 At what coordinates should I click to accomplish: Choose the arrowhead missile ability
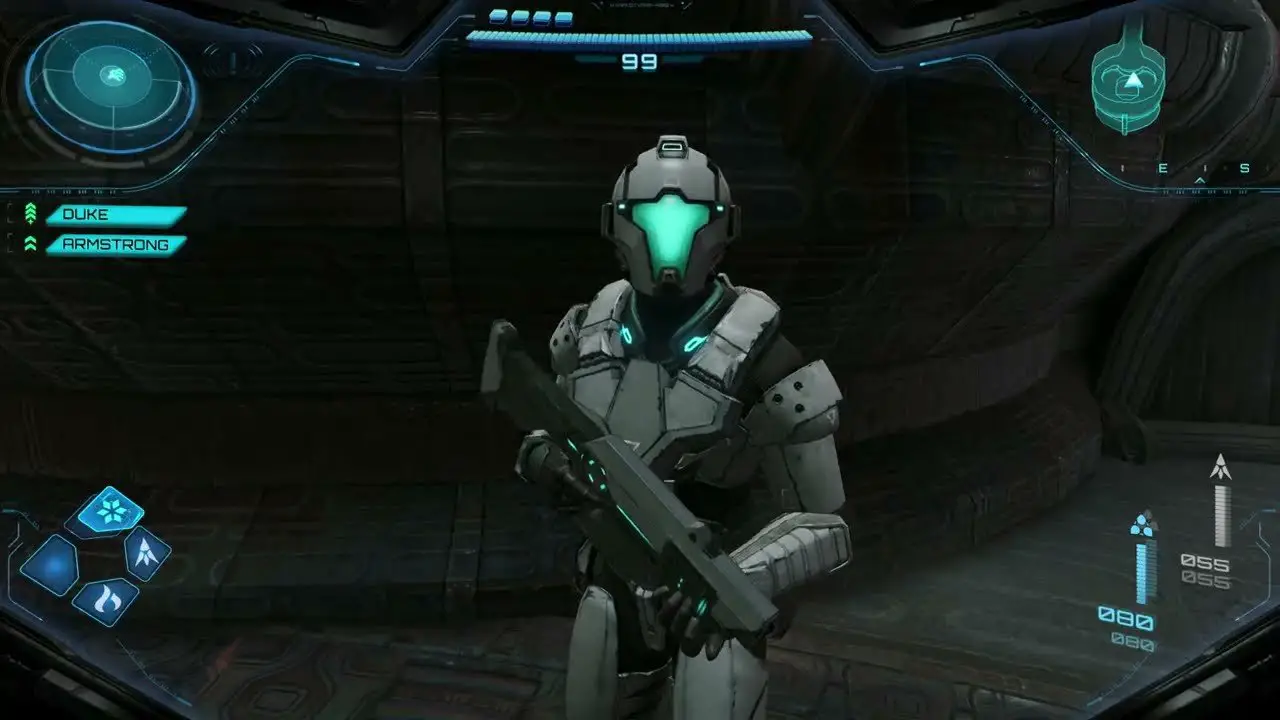pos(146,553)
